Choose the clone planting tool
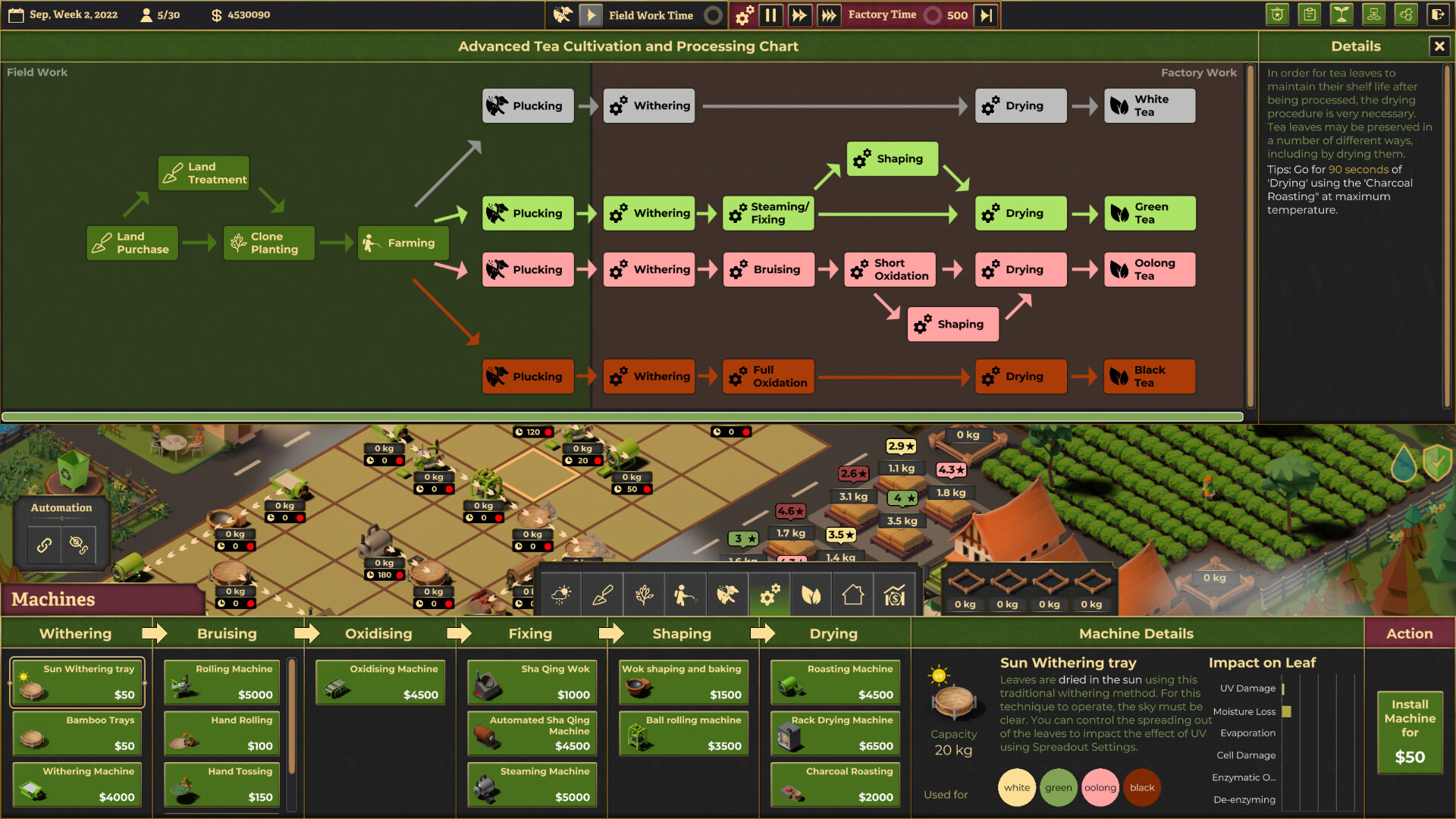Image resolution: width=1456 pixels, height=819 pixels. (644, 595)
